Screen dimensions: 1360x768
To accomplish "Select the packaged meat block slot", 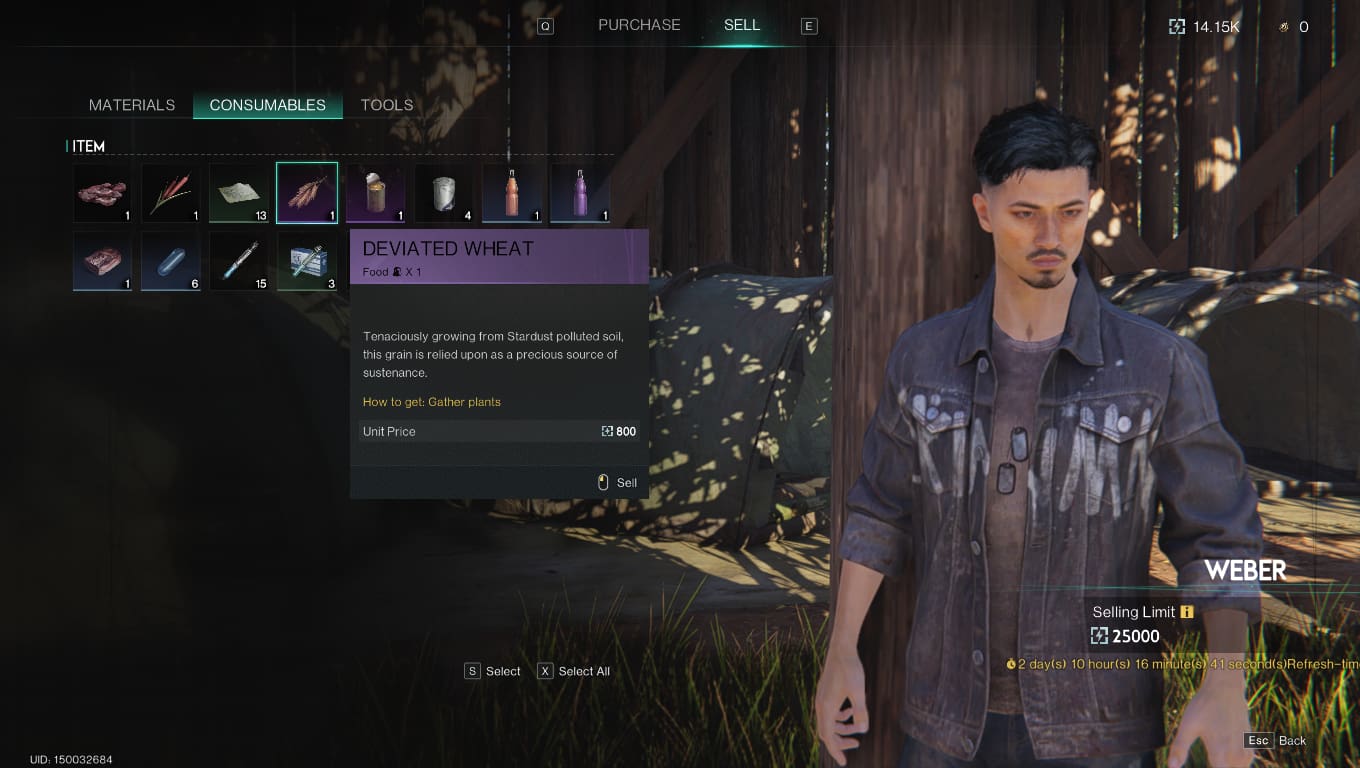I will [102, 261].
